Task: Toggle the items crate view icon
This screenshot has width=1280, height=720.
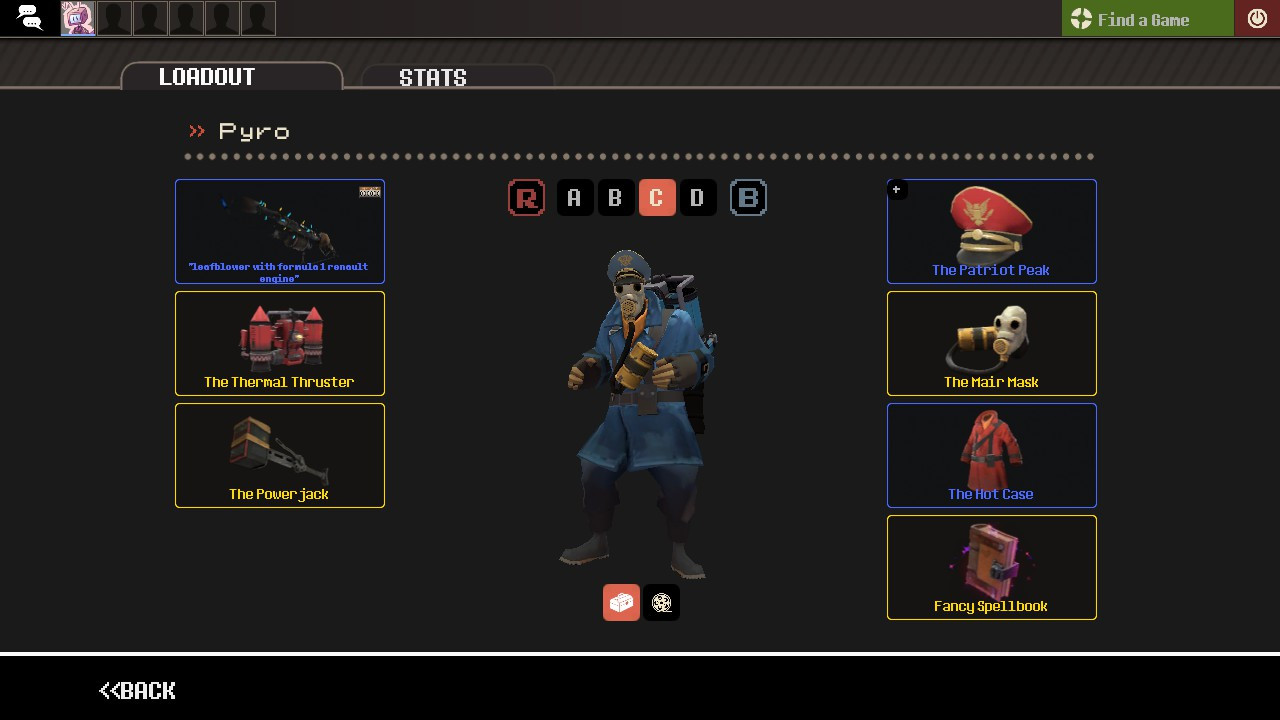Action: coord(621,602)
